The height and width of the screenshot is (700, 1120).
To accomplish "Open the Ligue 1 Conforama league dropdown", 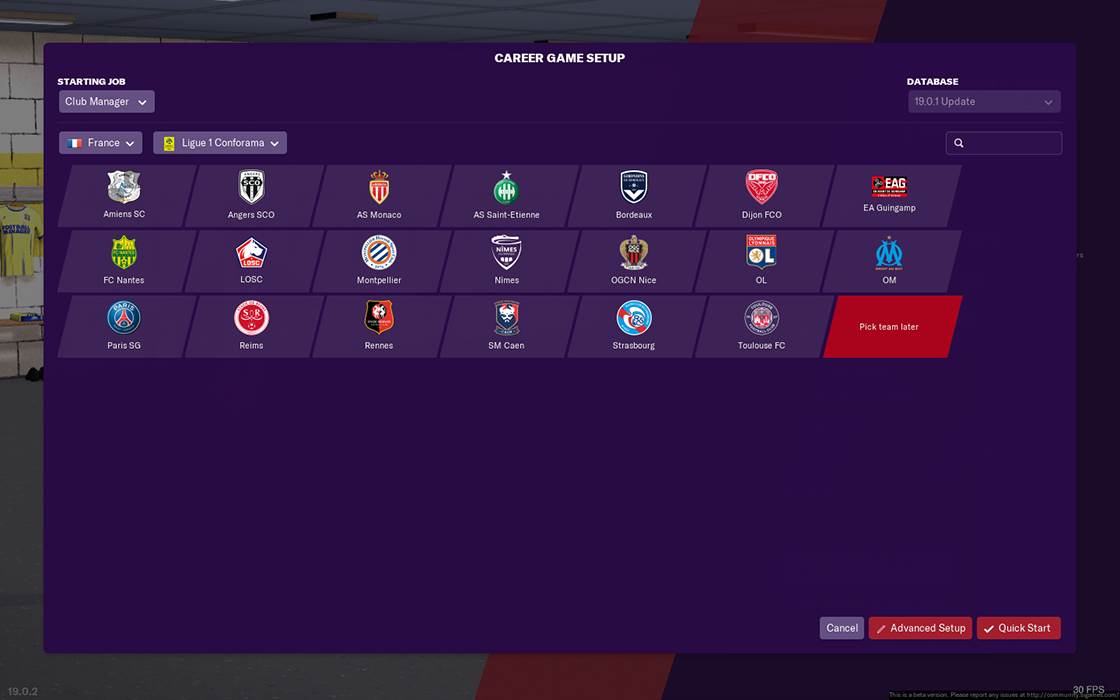I will pos(220,143).
